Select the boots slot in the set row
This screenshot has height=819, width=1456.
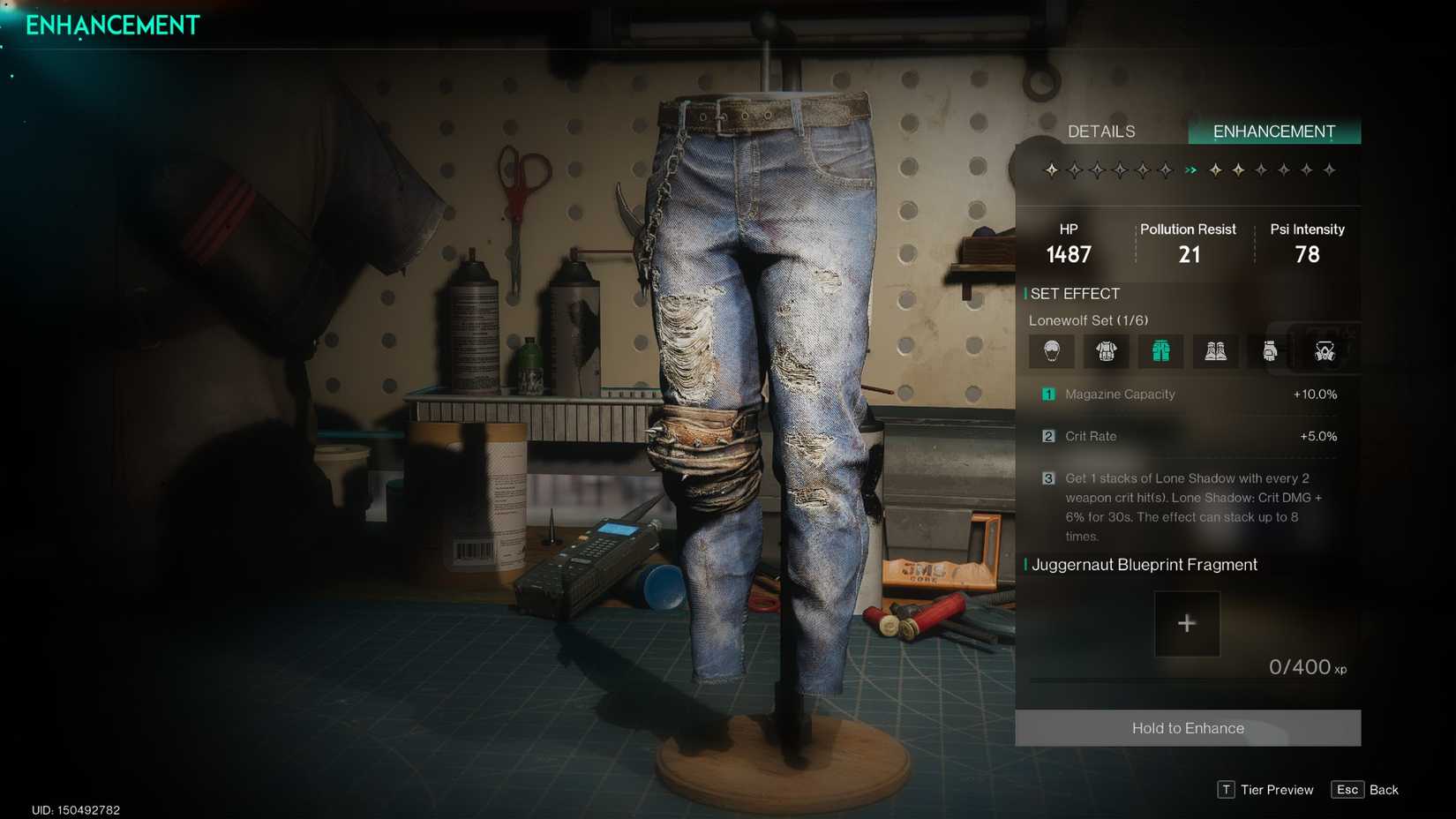point(1215,350)
